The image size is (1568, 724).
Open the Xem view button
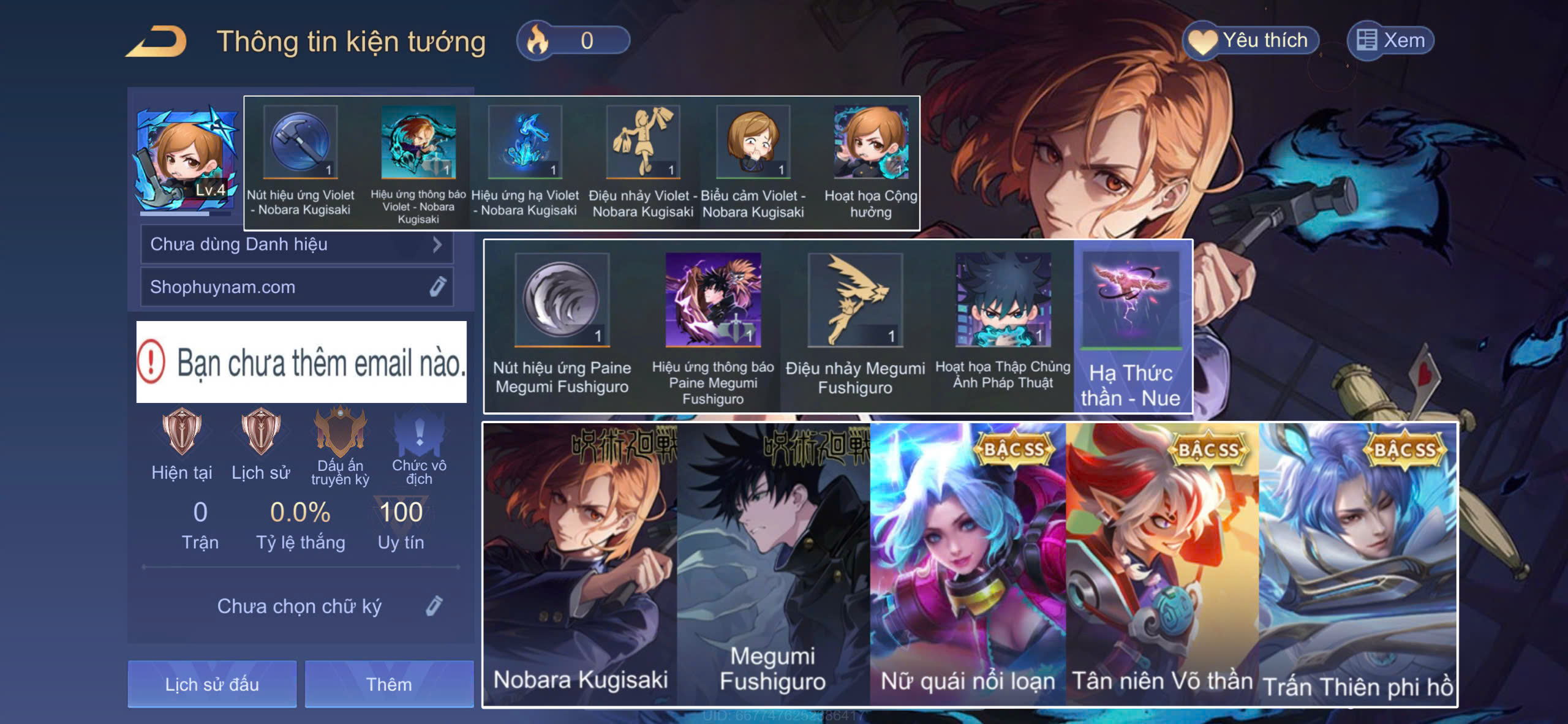[1390, 40]
